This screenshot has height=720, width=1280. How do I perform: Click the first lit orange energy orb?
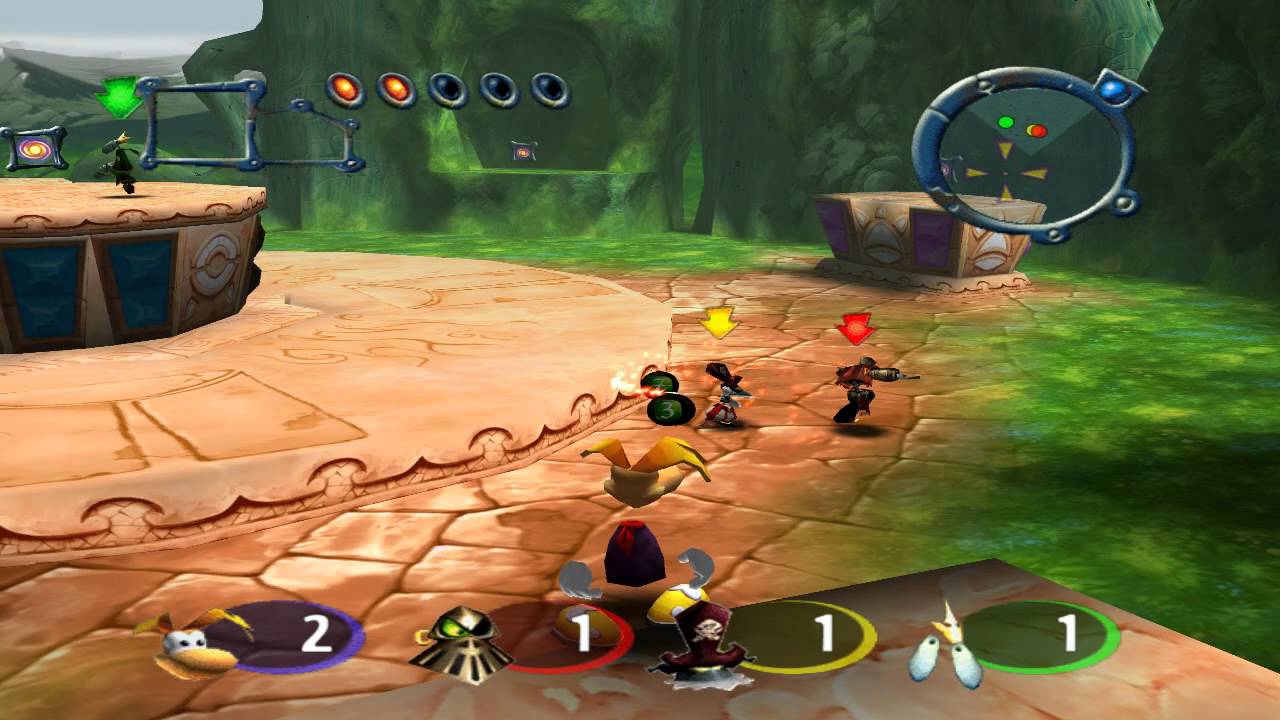click(346, 88)
